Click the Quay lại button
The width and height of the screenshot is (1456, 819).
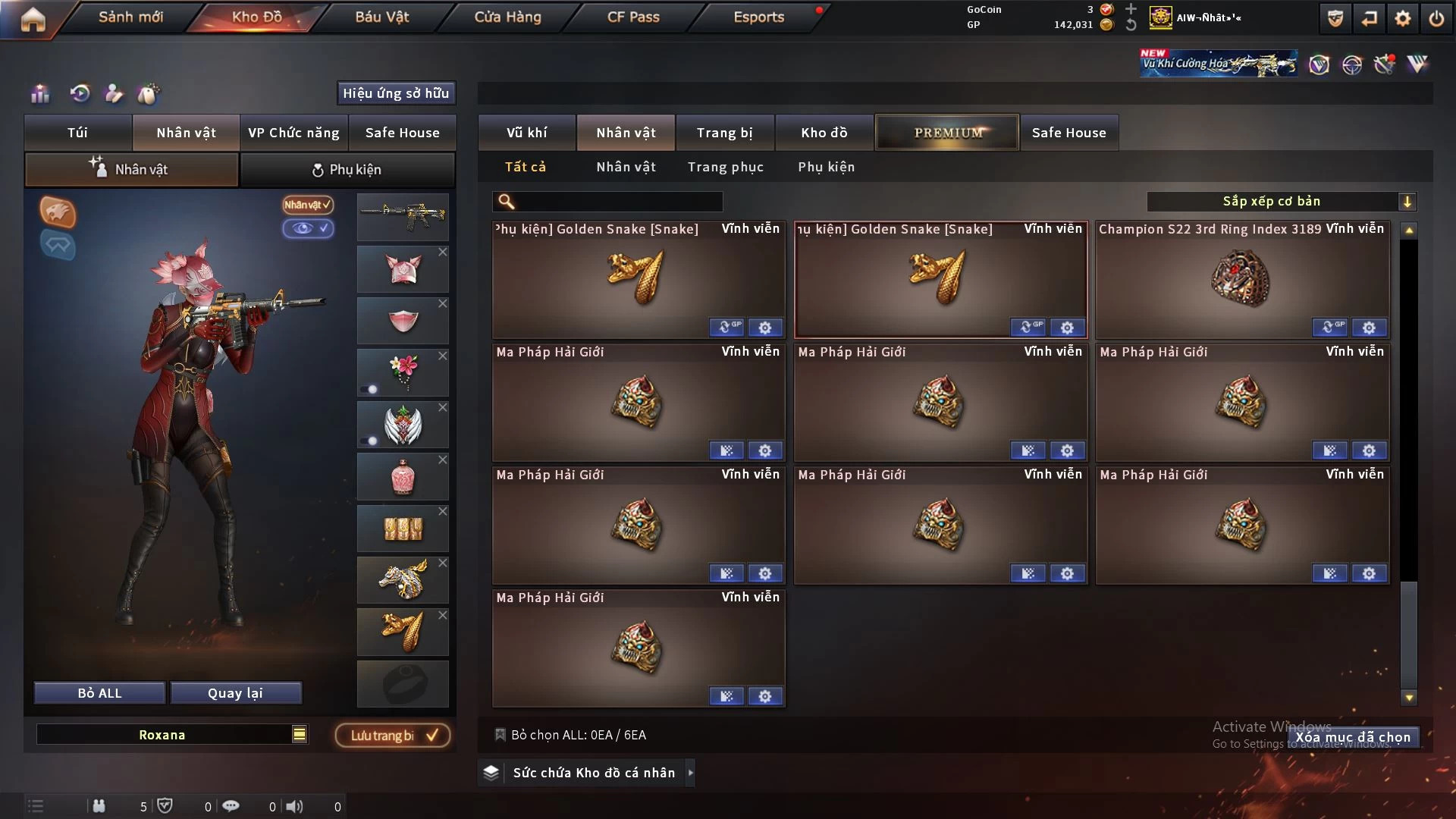pyautogui.click(x=235, y=693)
